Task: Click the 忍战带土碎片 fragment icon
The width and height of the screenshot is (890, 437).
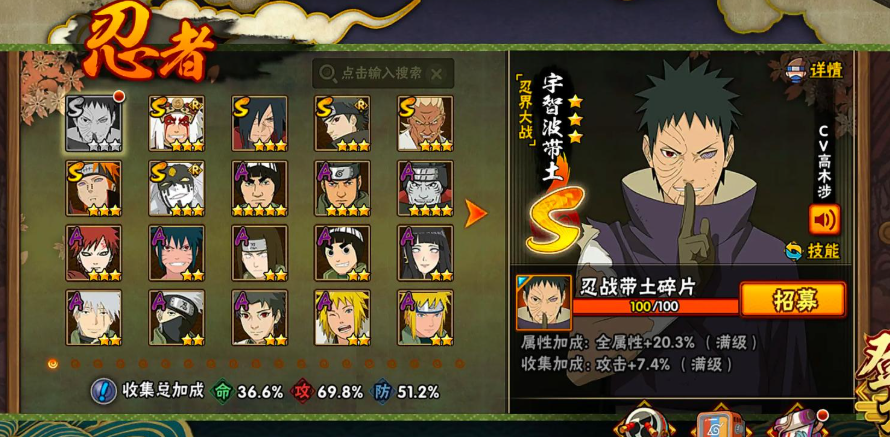Action: (x=543, y=302)
